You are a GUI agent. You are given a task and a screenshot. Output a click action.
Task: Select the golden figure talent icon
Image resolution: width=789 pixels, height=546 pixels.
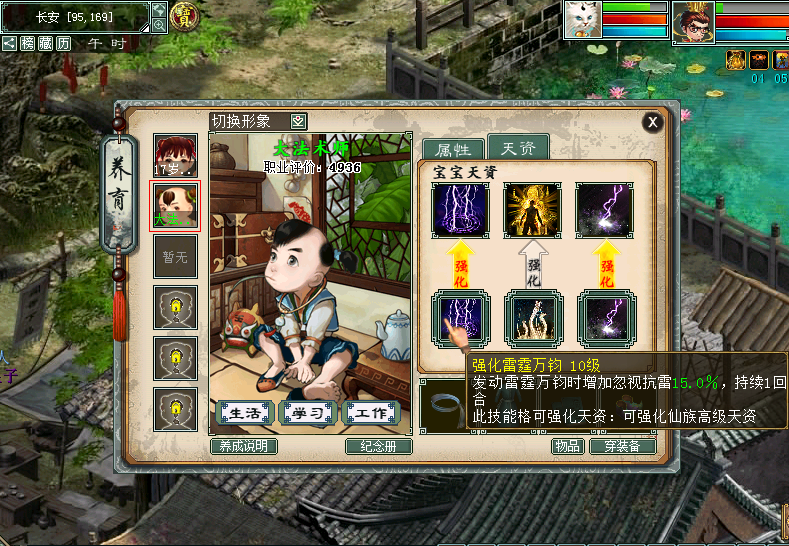532,210
